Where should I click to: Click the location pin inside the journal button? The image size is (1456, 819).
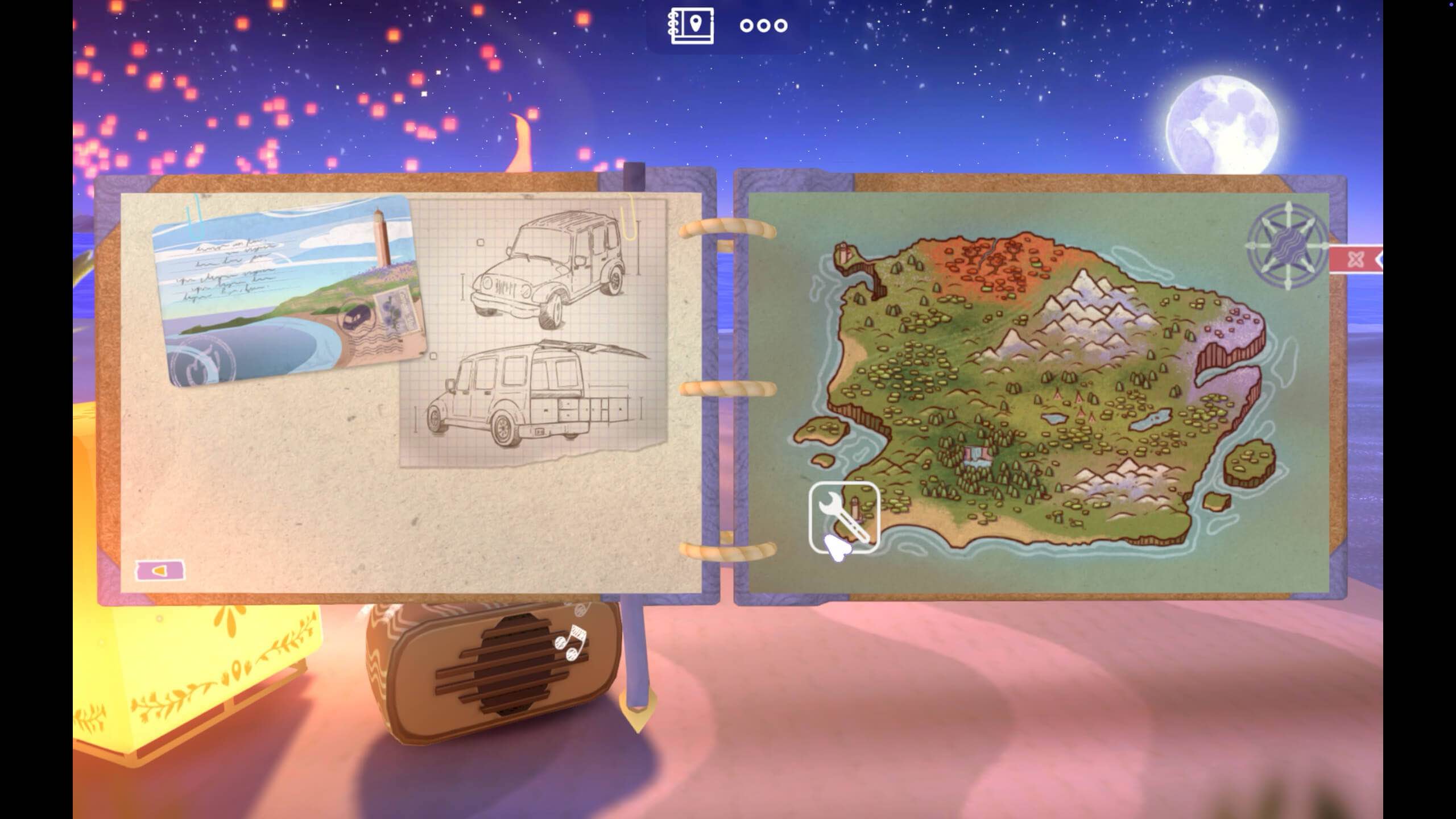click(695, 24)
